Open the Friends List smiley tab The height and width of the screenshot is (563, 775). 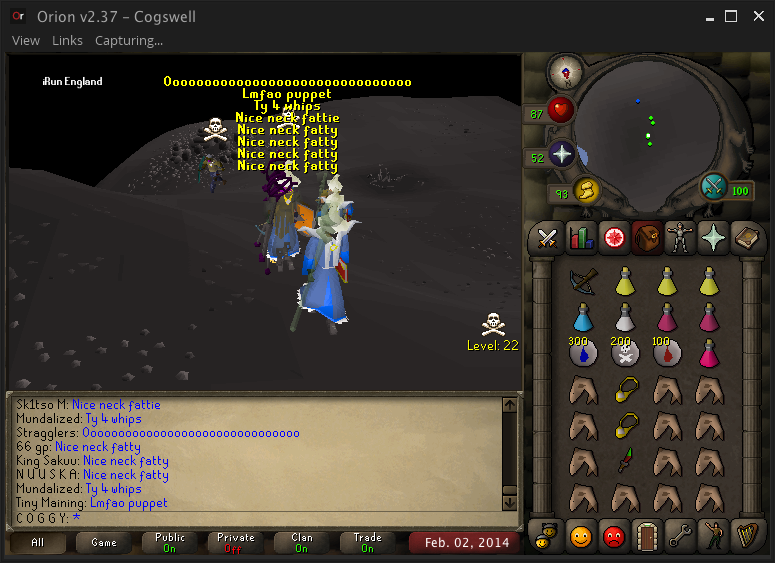tap(581, 535)
